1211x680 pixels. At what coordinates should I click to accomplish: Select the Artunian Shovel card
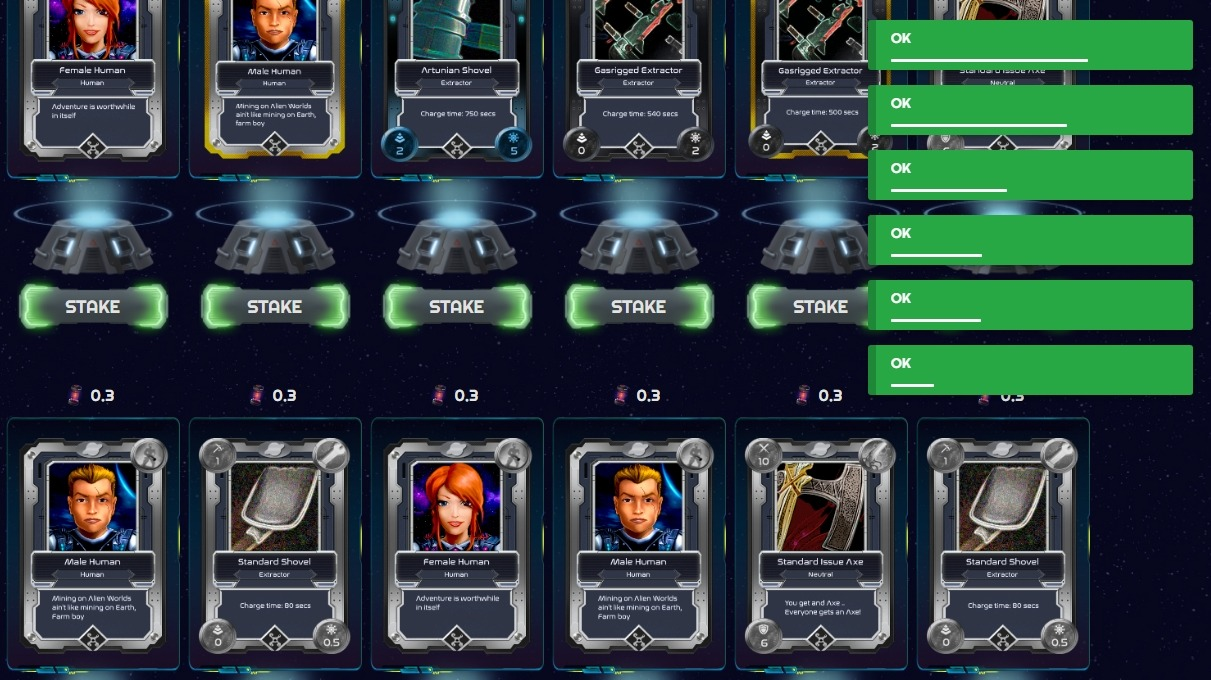pyautogui.click(x=456, y=80)
